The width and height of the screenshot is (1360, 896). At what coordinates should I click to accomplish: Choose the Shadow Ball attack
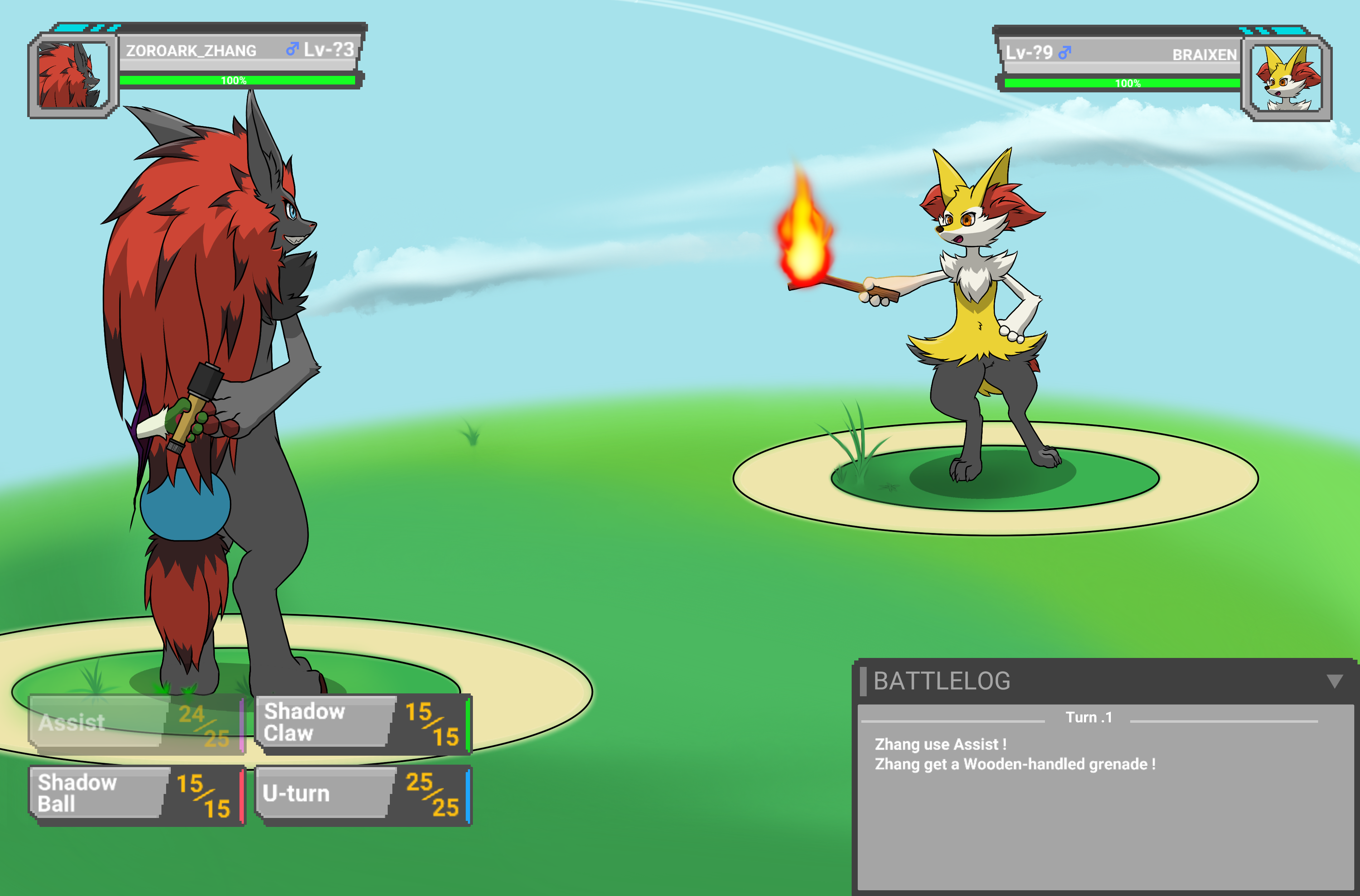(136, 794)
